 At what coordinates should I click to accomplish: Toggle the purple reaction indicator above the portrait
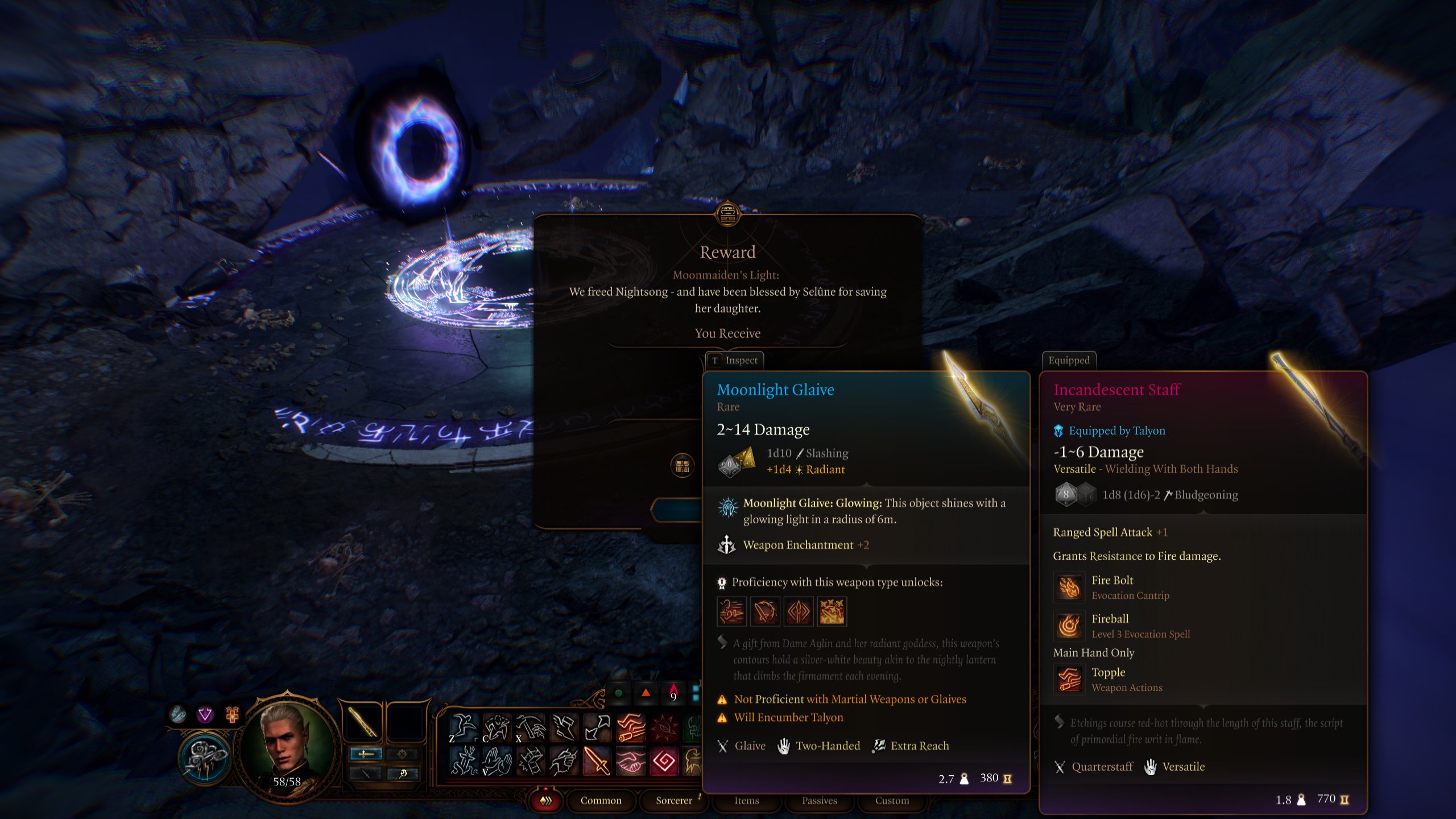205,713
